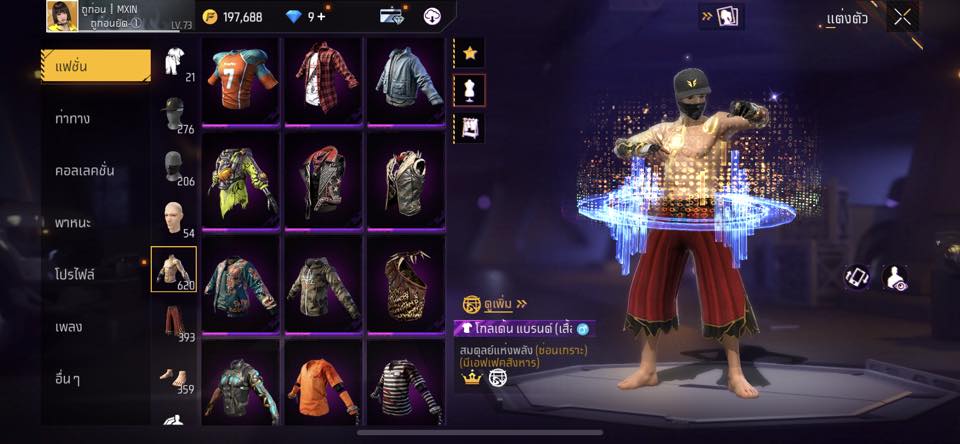Pick the grey denim jacket
The image size is (960, 444).
pos(406,81)
